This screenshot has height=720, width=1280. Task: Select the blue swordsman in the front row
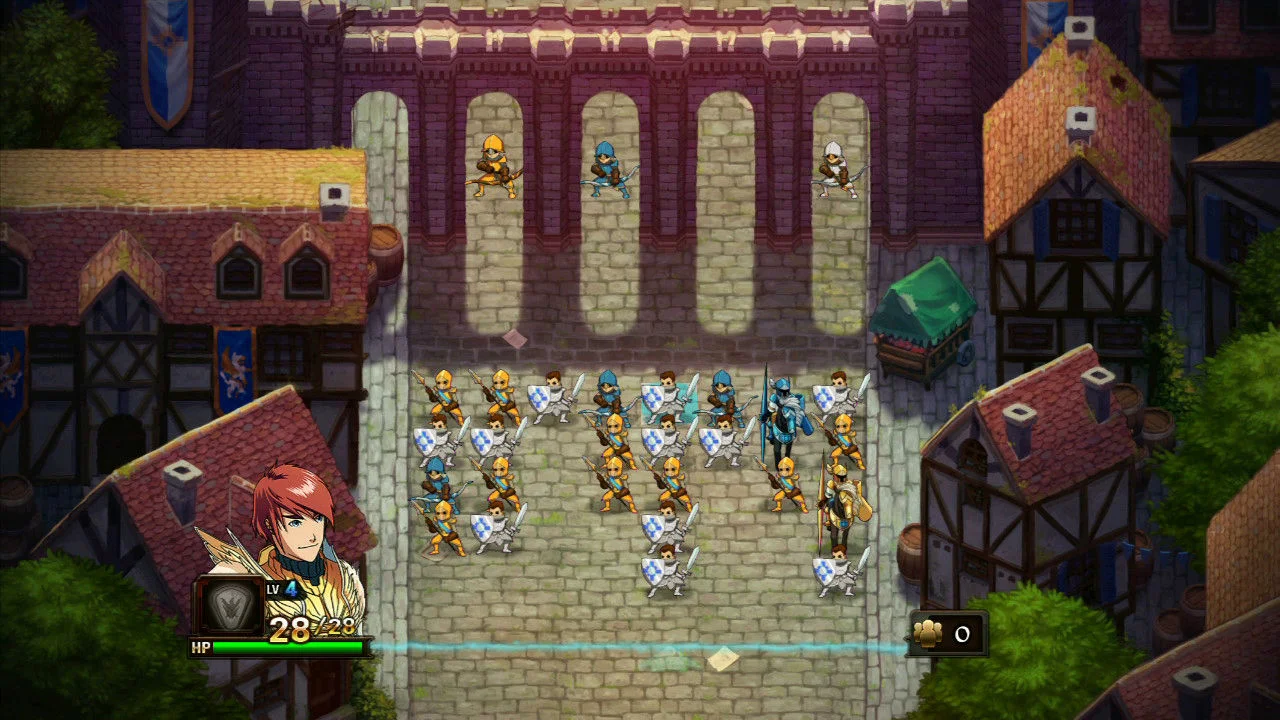click(x=610, y=395)
